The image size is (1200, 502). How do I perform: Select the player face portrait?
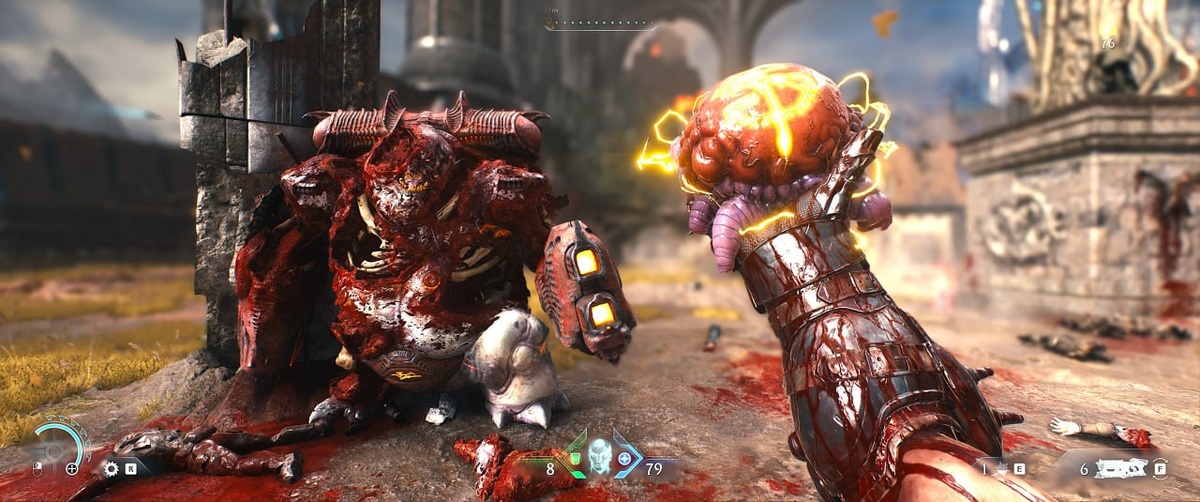pos(600,455)
